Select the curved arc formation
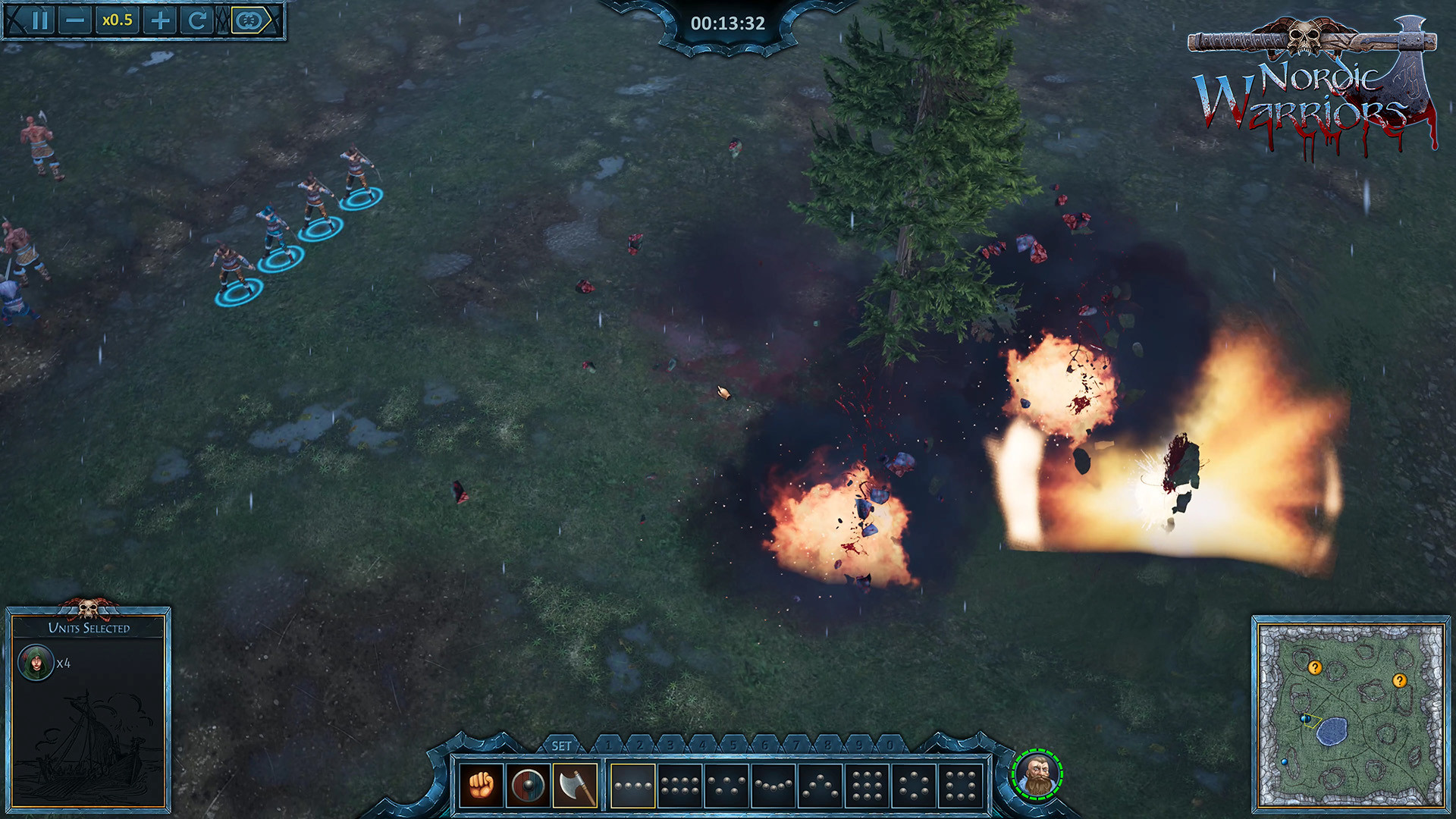This screenshot has height=819, width=1456. pyautogui.click(x=773, y=785)
